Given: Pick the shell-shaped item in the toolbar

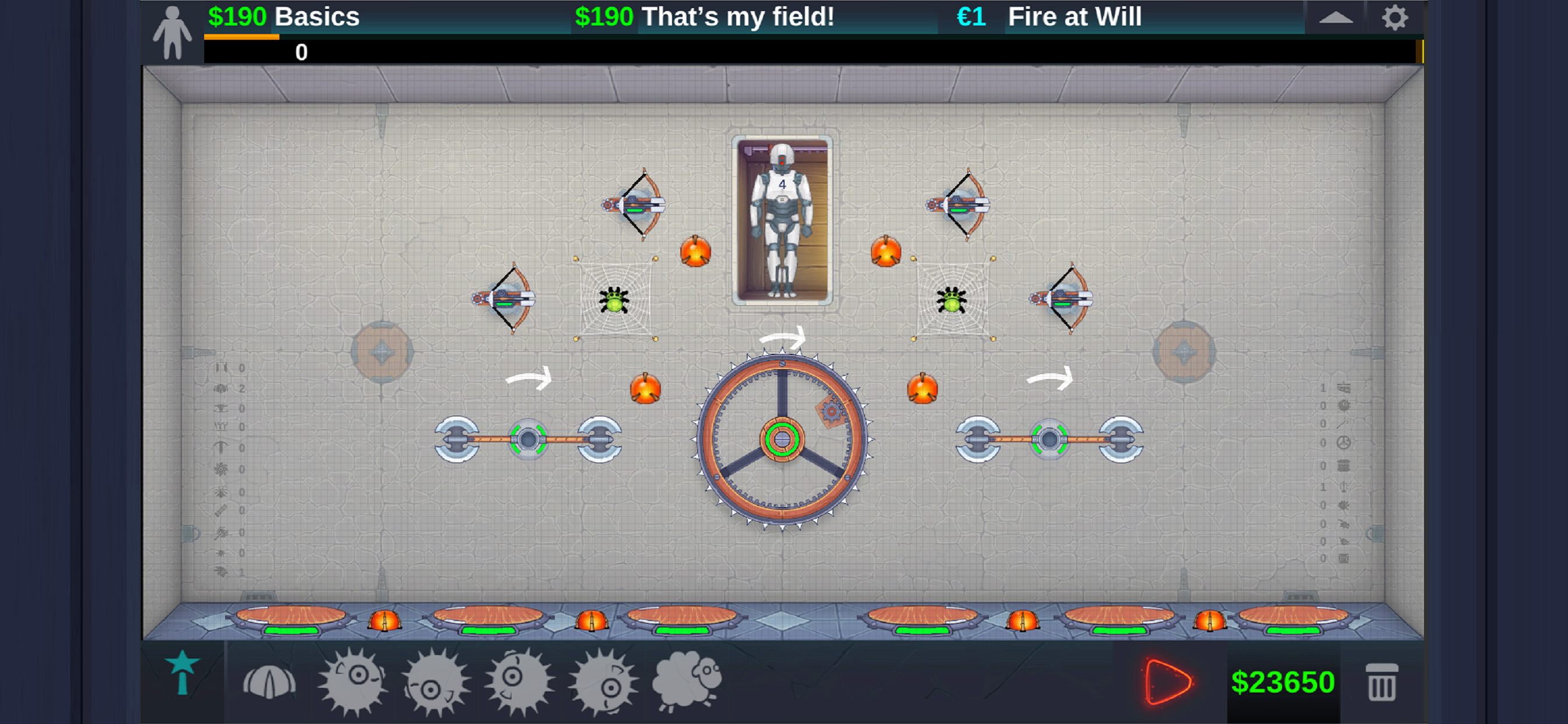Looking at the screenshot, I should point(269,682).
